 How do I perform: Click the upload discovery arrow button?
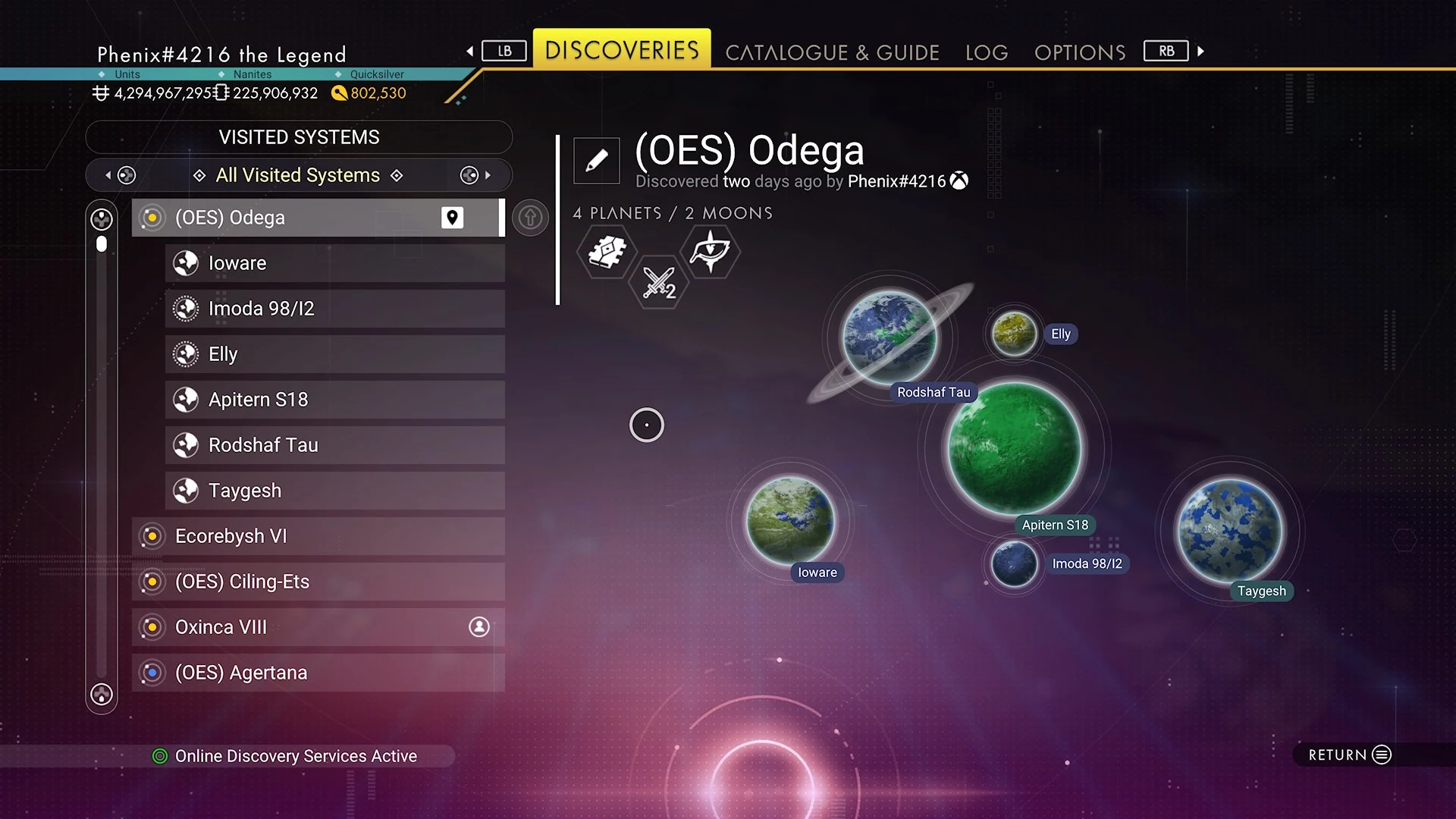pyautogui.click(x=530, y=218)
